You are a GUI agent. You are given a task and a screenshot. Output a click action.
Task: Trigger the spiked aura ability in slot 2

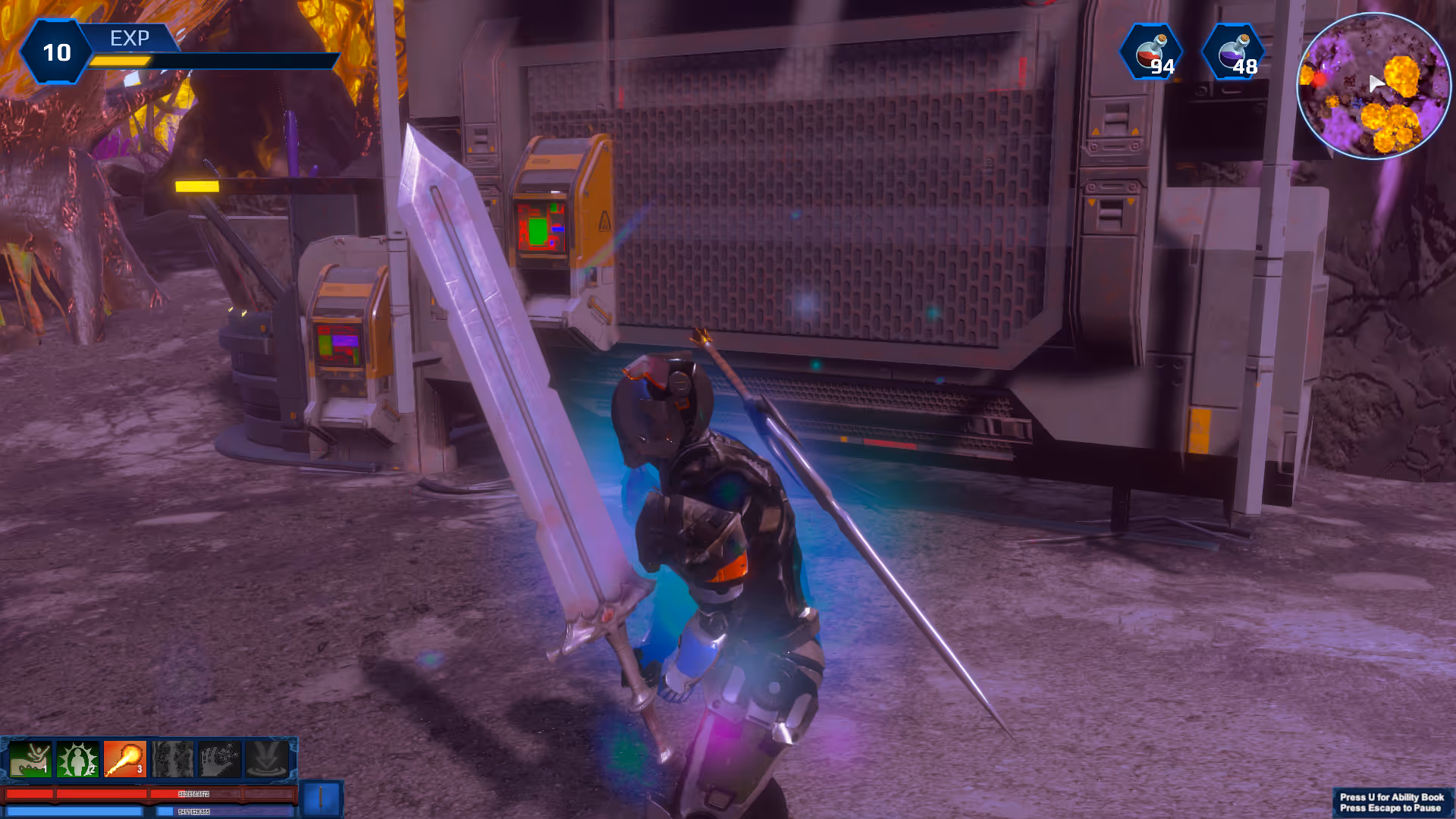77,759
